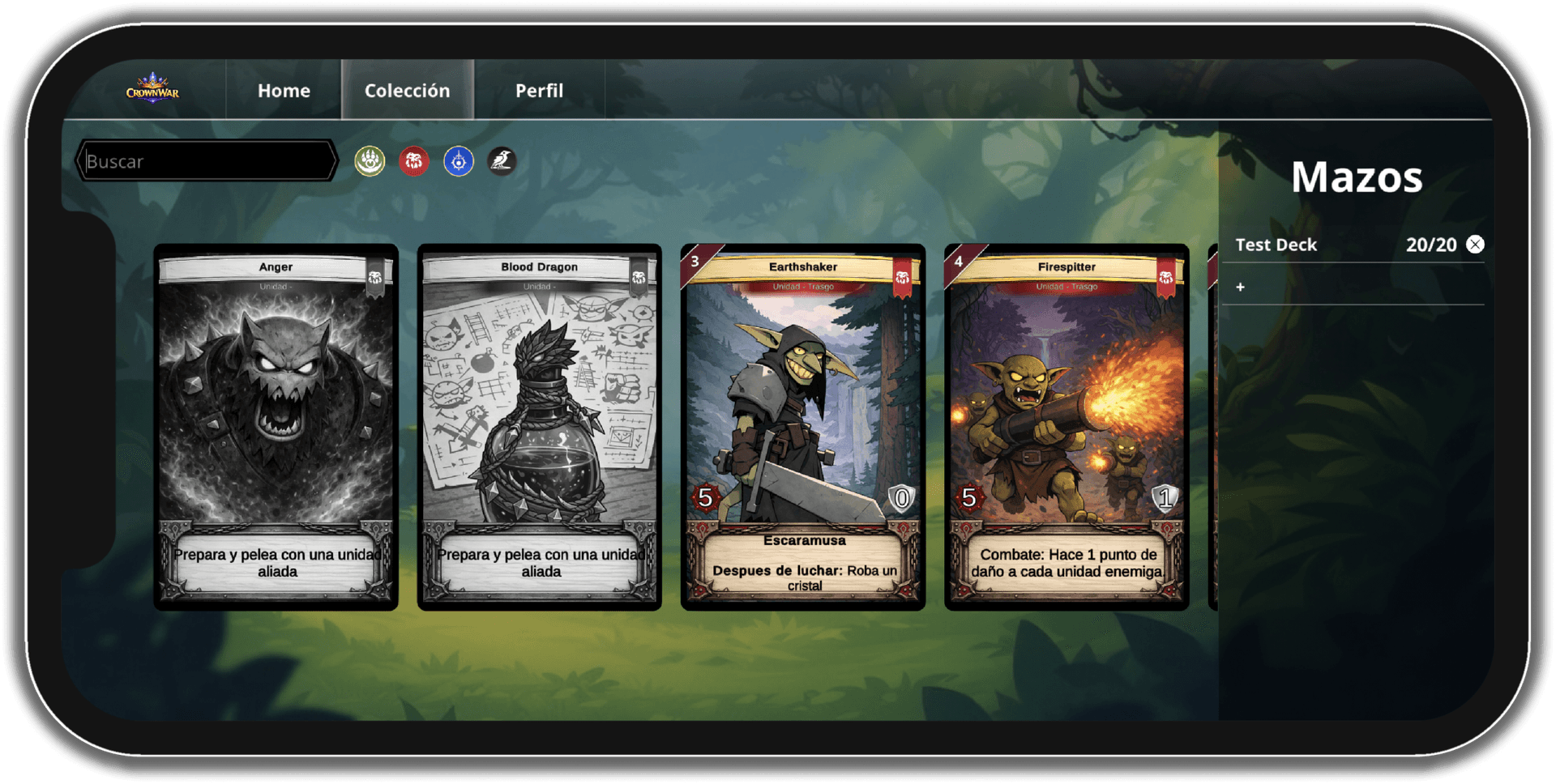Click the red faction ribbon on Earthshaker
The image size is (1556, 784).
903,277
